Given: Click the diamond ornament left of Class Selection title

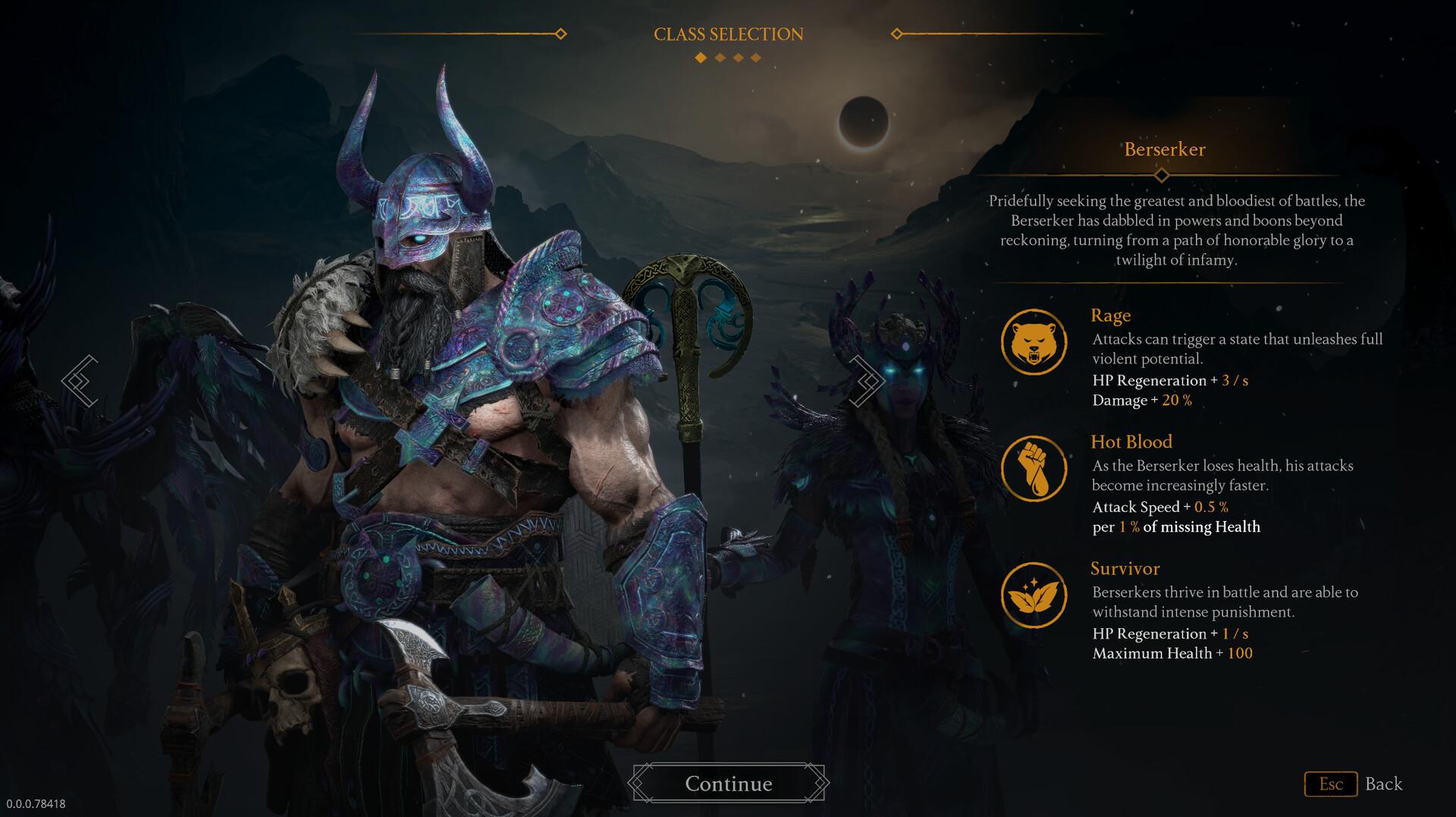Looking at the screenshot, I should click(561, 33).
